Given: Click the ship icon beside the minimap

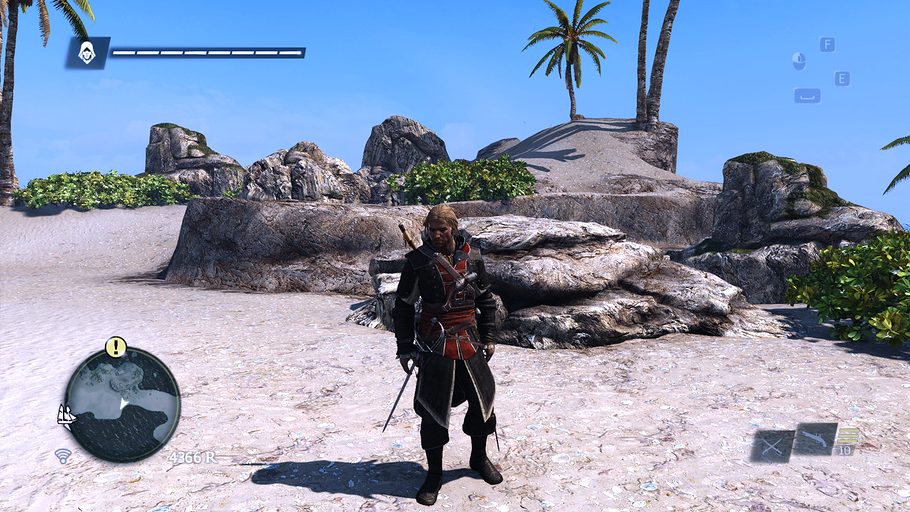Looking at the screenshot, I should 67,414.
